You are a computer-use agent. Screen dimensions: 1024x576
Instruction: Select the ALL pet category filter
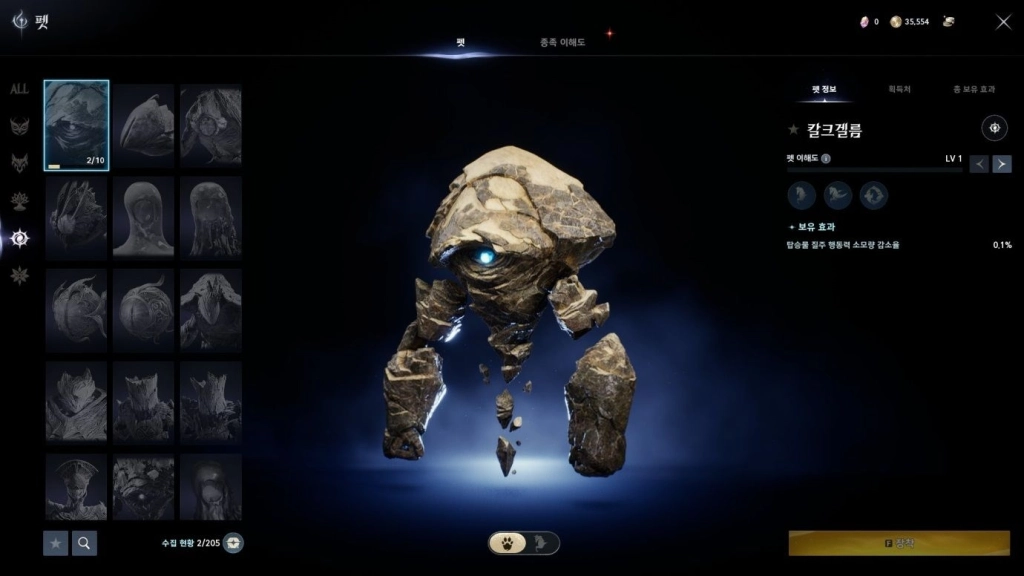pos(19,89)
